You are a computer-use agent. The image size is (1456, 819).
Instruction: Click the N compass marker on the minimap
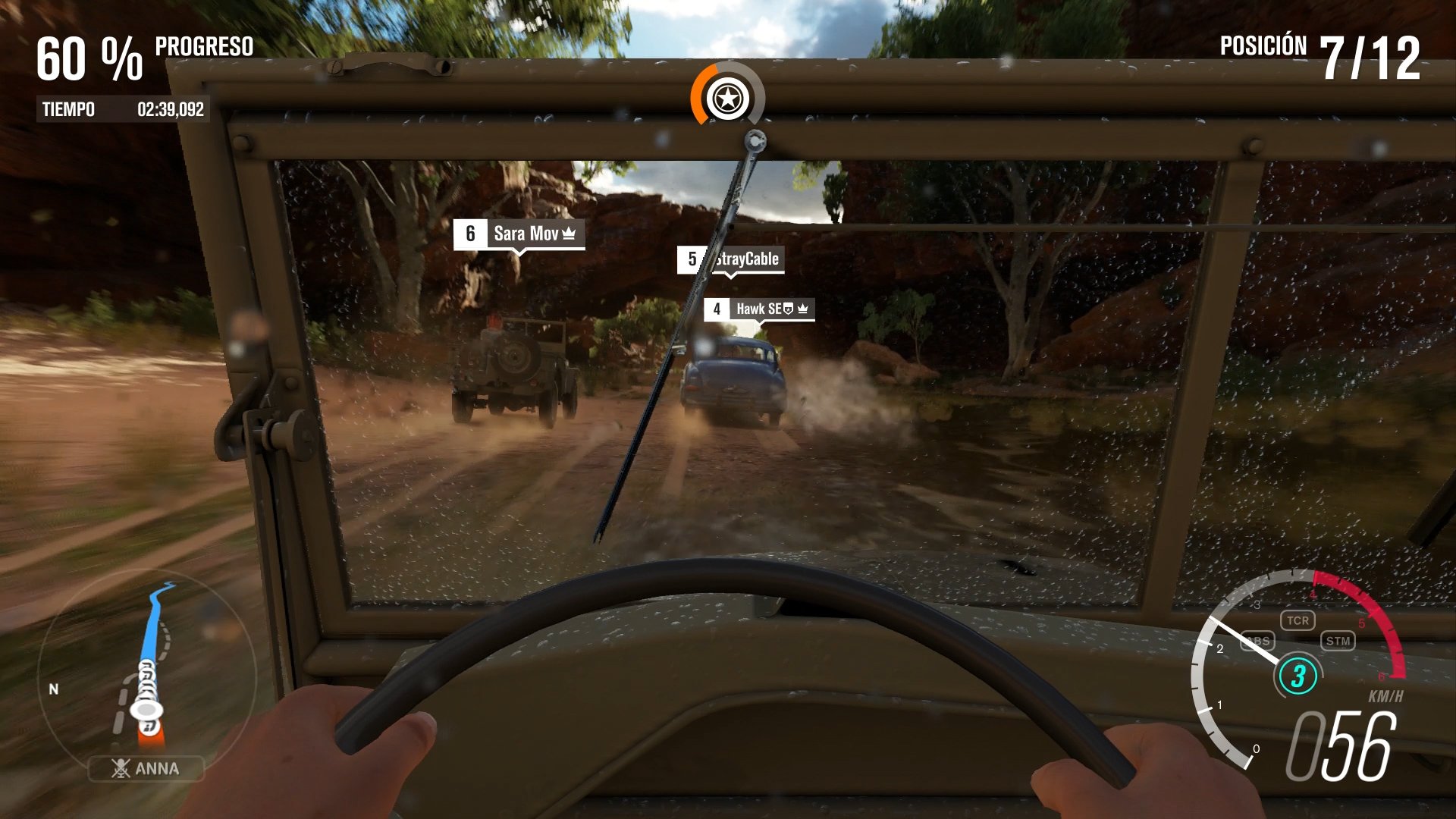coord(52,691)
